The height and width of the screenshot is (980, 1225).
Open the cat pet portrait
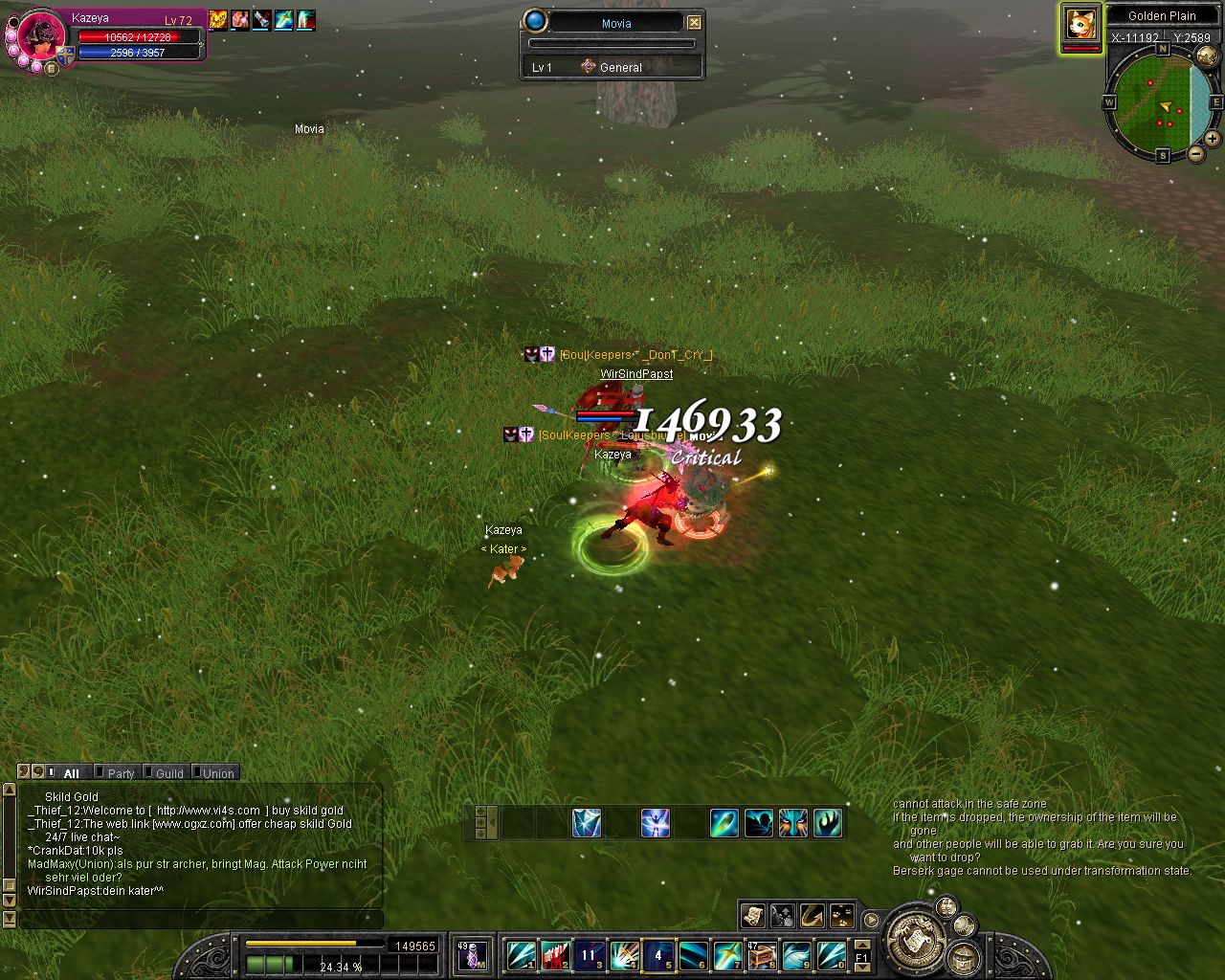coord(1080,25)
